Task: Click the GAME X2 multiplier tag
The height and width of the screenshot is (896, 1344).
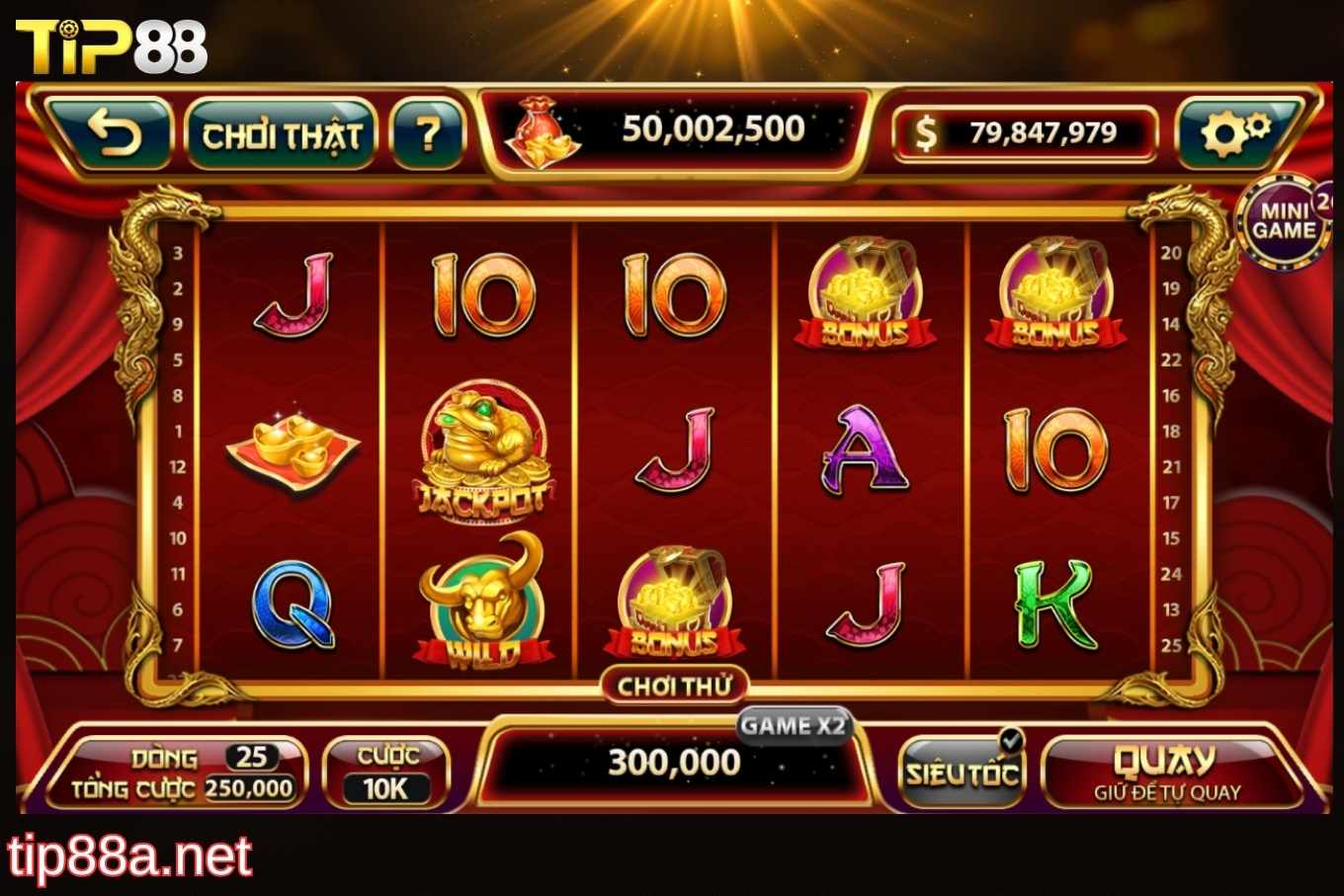Action: tap(797, 726)
